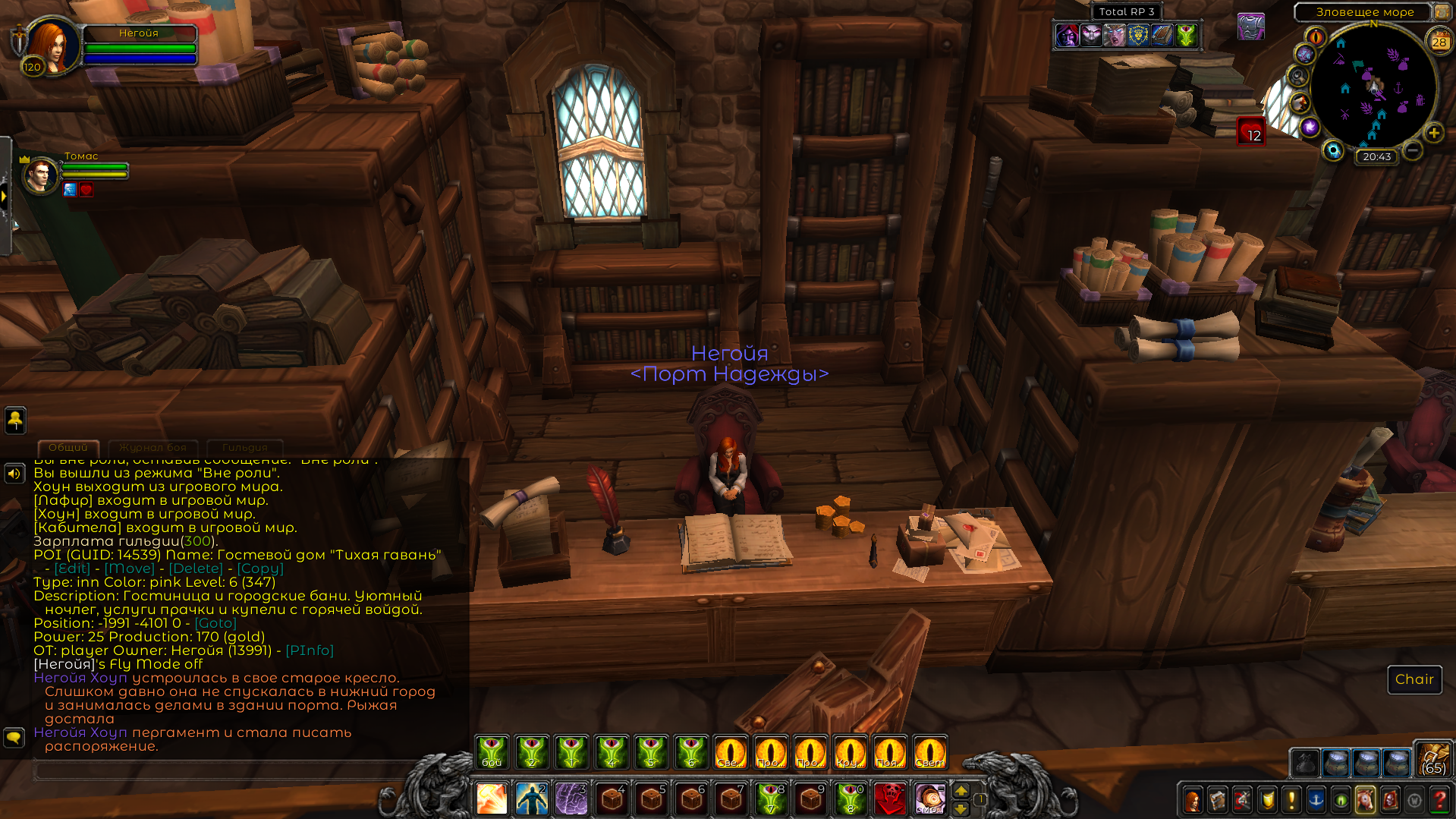Click the chat text input field
Image resolution: width=1456 pixels, height=819 pixels.
click(228, 770)
